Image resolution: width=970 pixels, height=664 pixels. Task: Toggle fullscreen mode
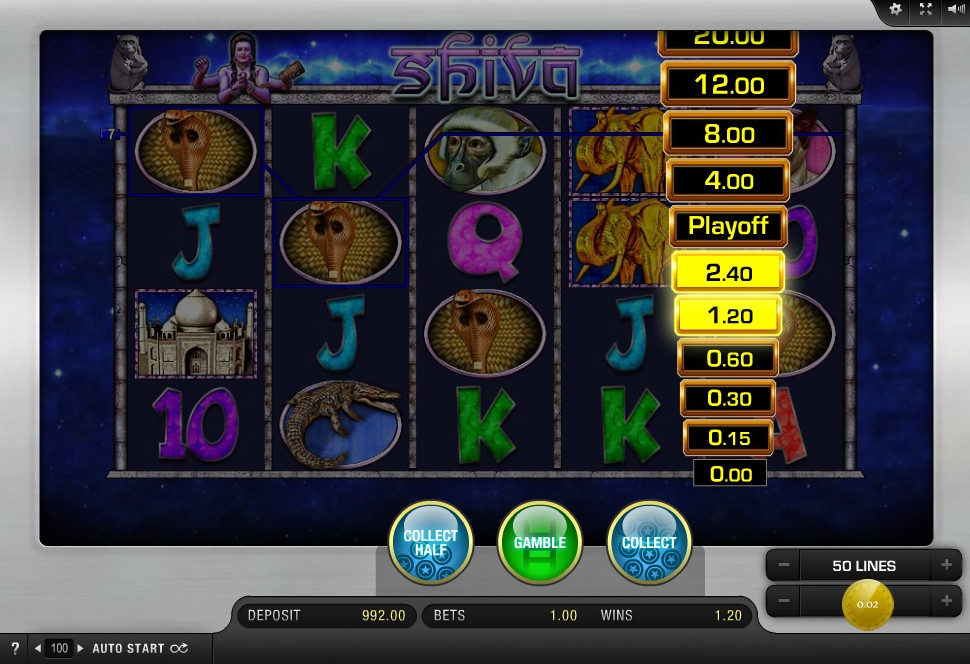tap(926, 9)
